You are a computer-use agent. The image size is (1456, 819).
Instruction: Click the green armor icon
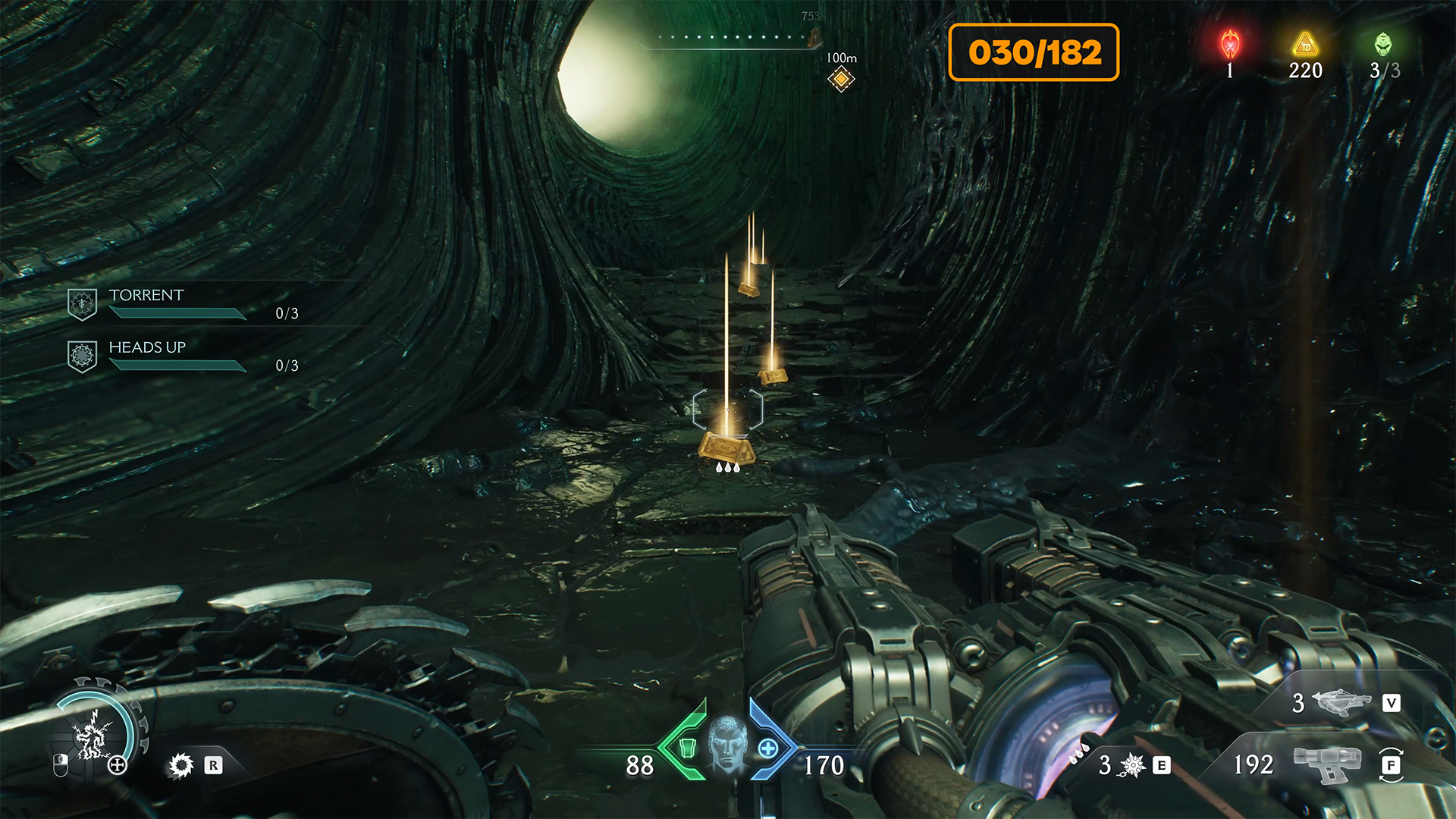[687, 748]
